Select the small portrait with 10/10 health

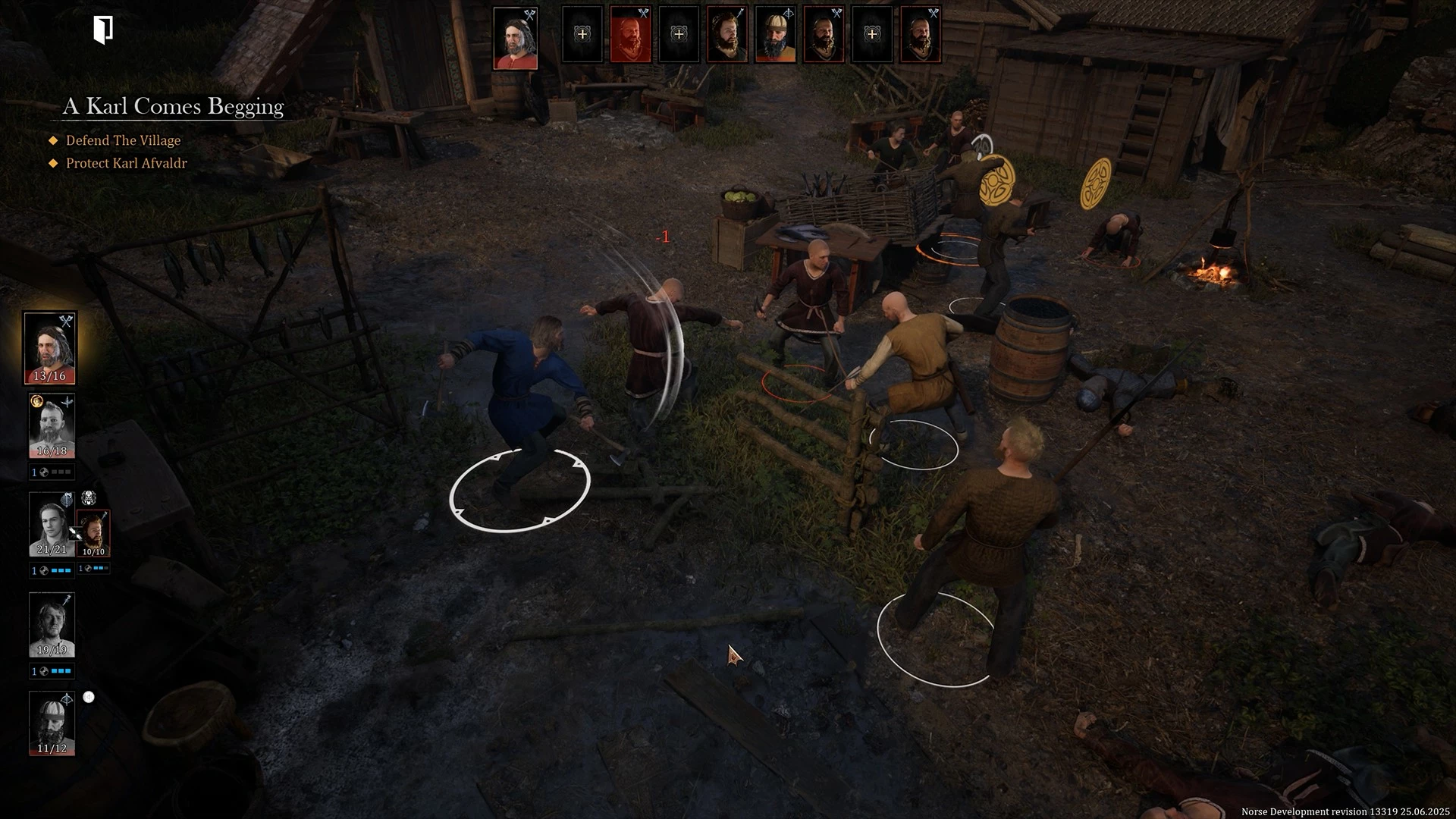94,532
